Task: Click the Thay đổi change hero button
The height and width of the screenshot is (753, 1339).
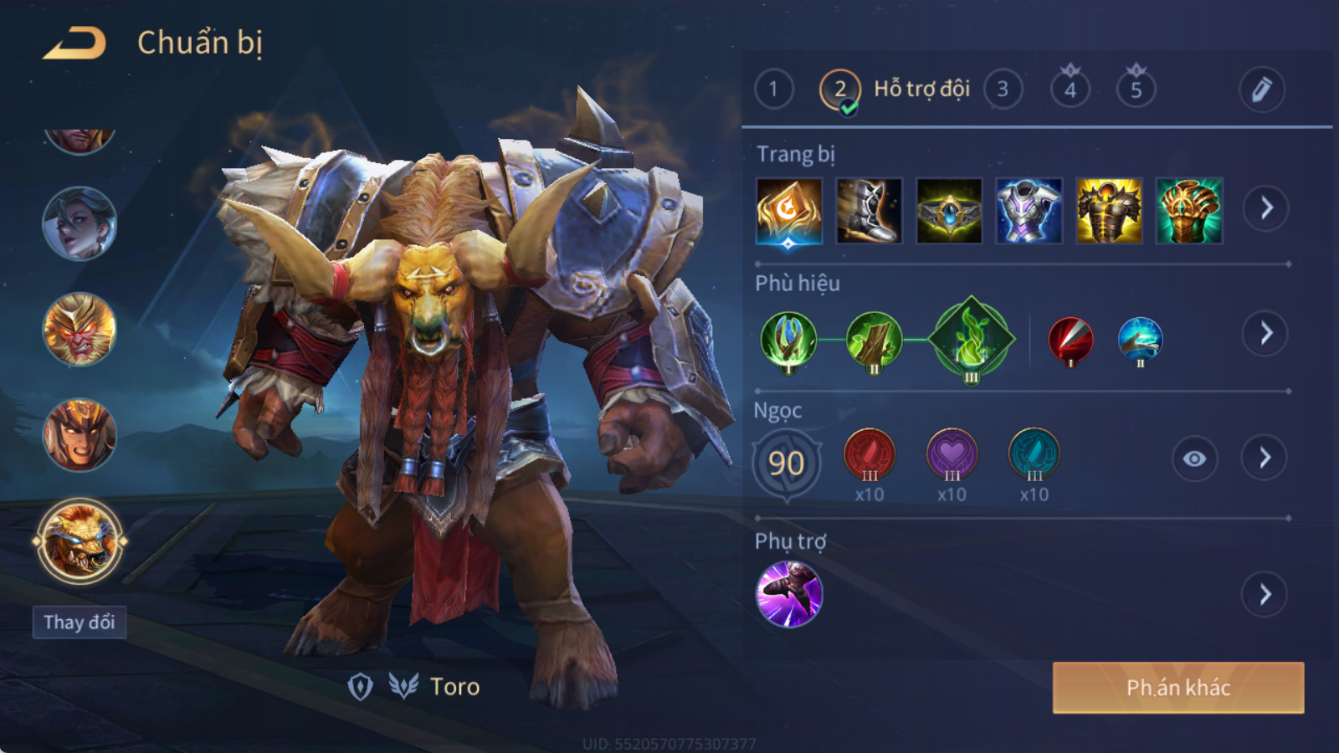Action: [x=79, y=622]
